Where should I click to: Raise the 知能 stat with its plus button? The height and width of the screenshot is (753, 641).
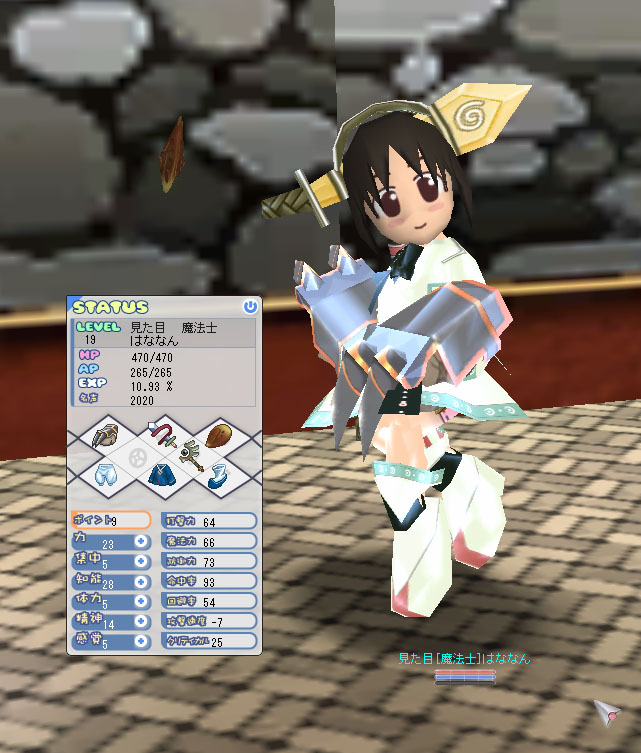pos(141,582)
